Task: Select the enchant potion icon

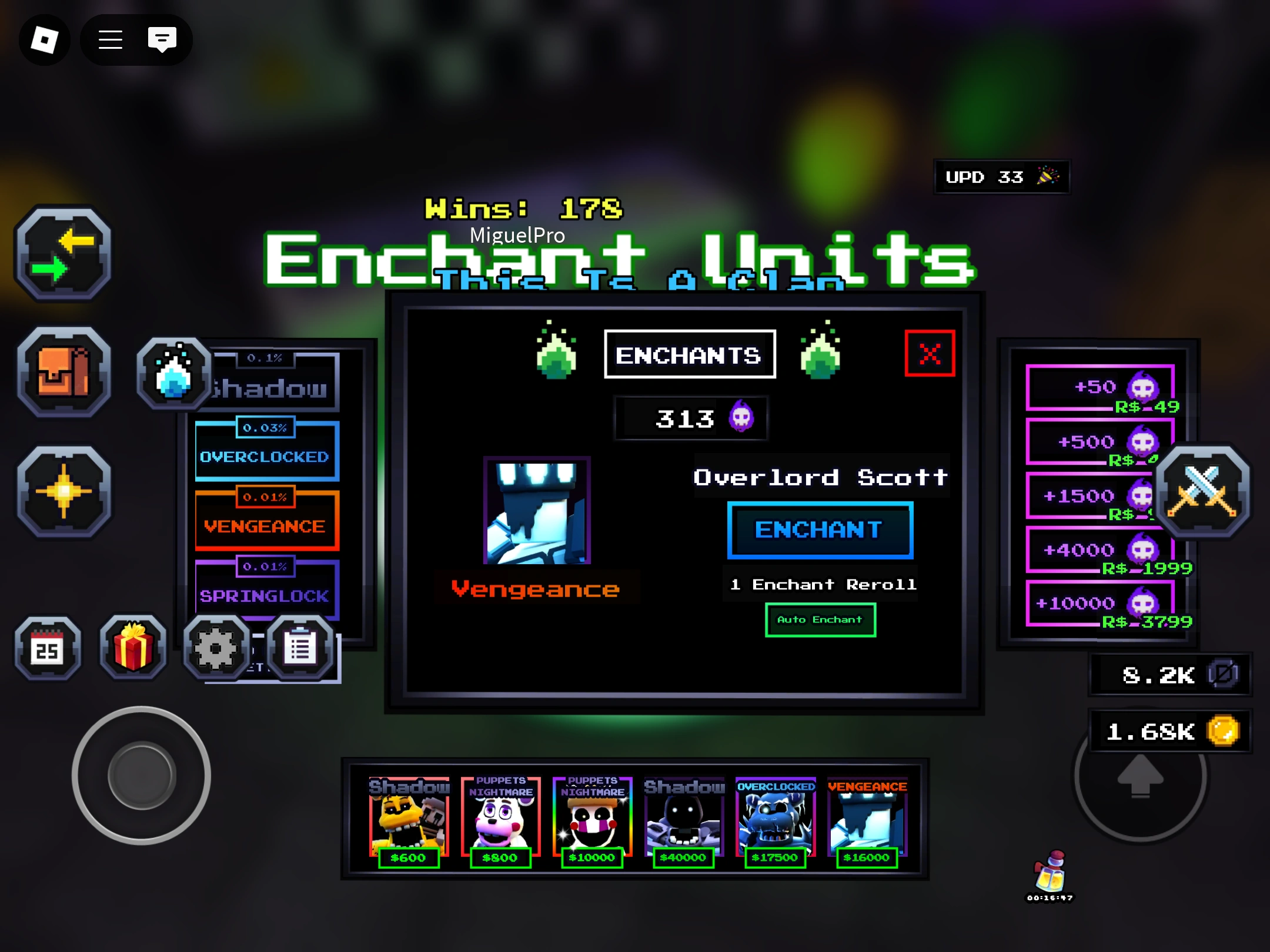Action: click(x=173, y=373)
